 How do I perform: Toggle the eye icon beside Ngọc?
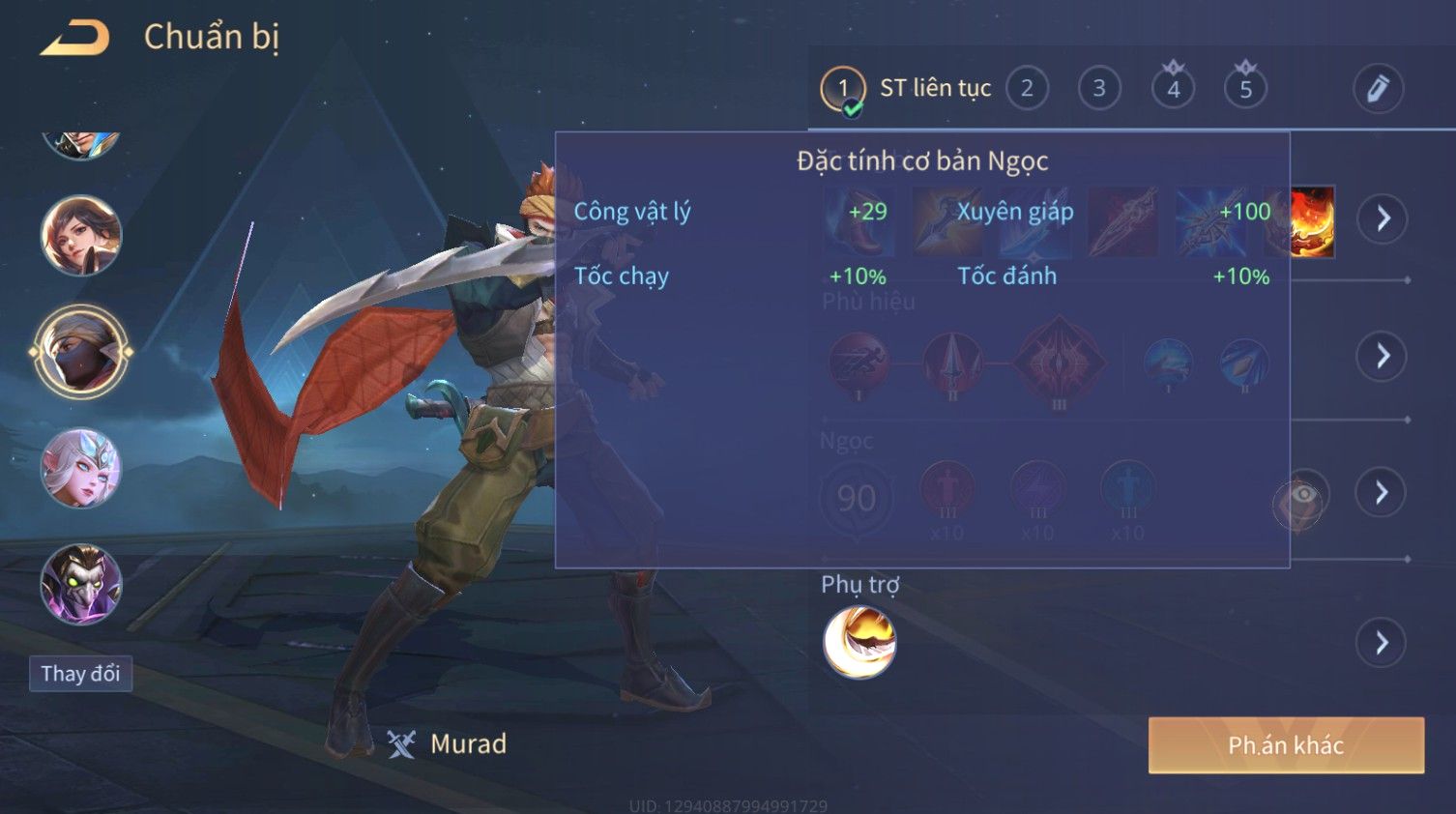1300,497
